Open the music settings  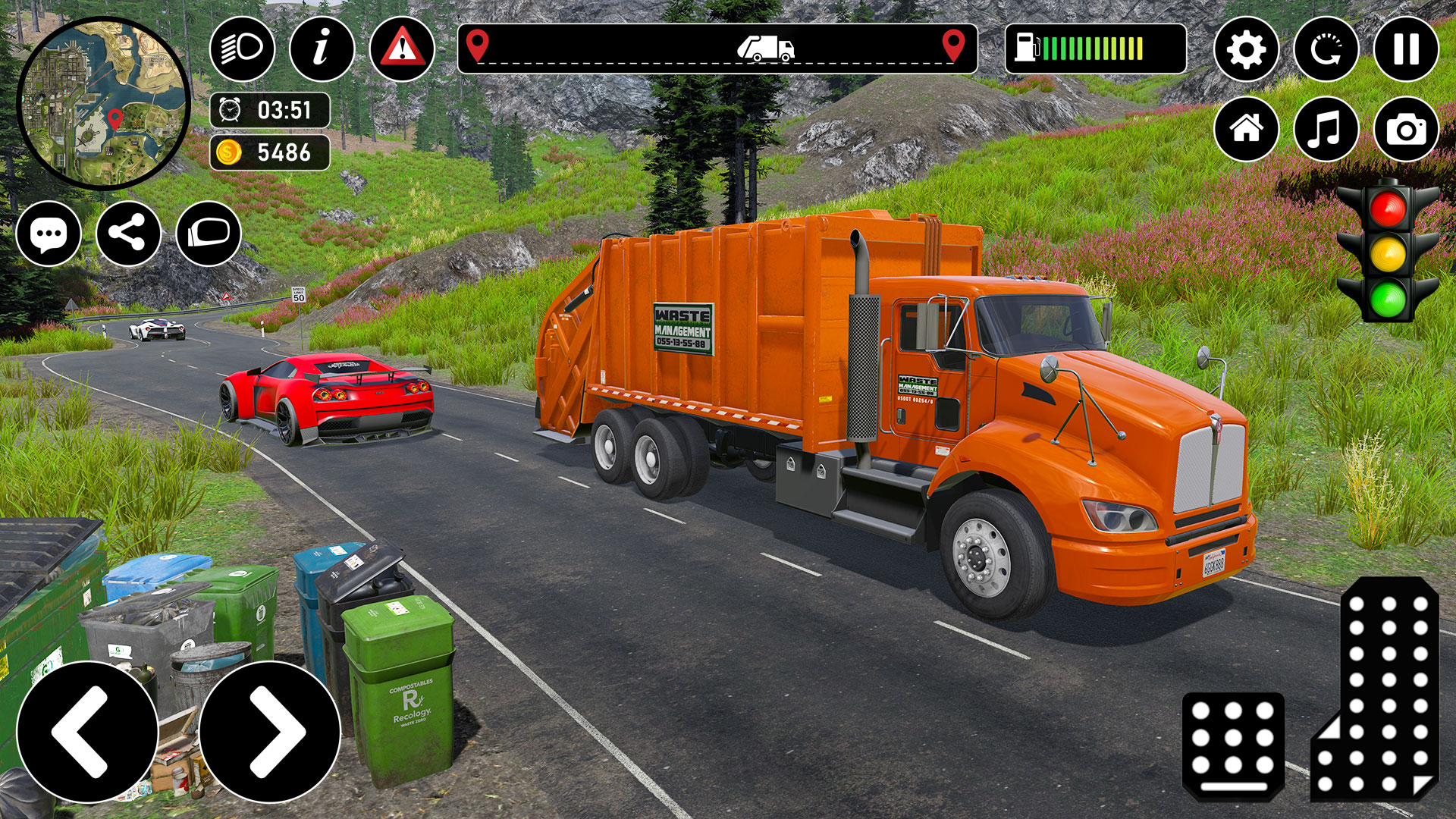click(1326, 127)
